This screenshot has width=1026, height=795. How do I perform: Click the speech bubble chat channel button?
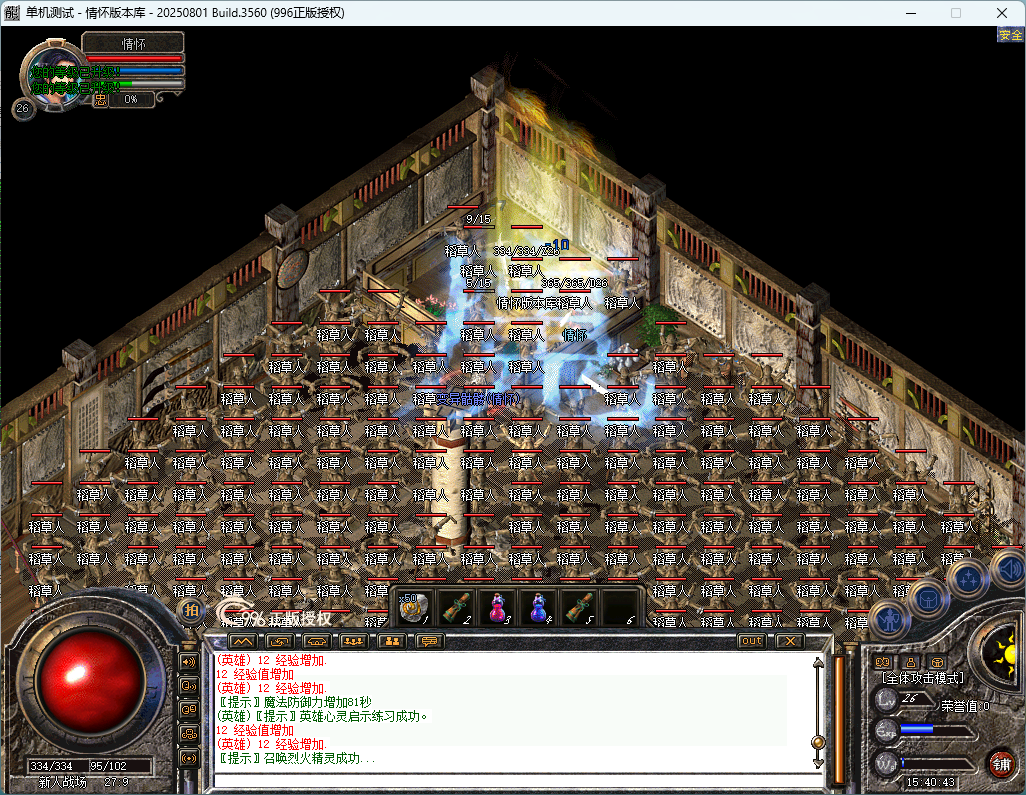pos(430,641)
